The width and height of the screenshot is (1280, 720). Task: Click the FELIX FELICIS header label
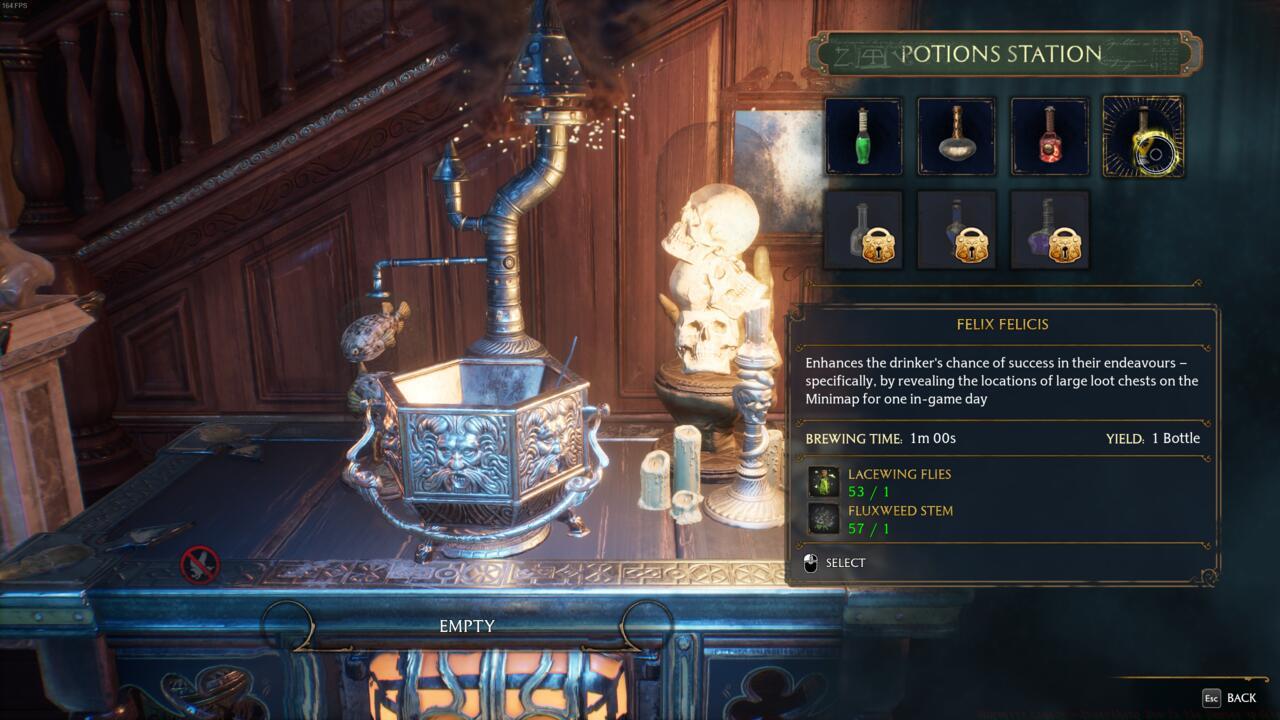(x=1004, y=324)
